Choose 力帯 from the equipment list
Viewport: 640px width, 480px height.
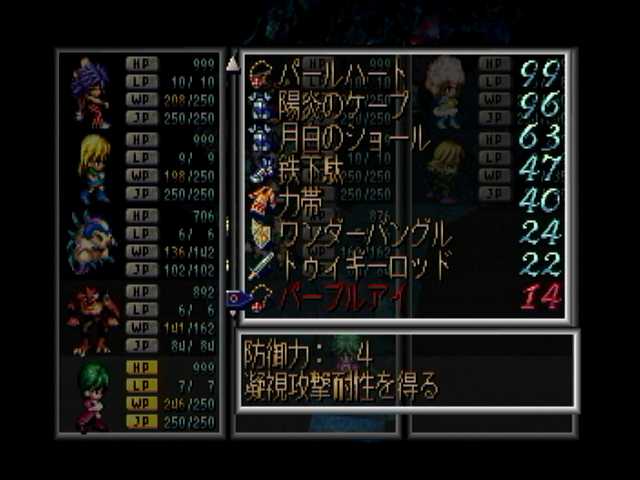point(302,200)
